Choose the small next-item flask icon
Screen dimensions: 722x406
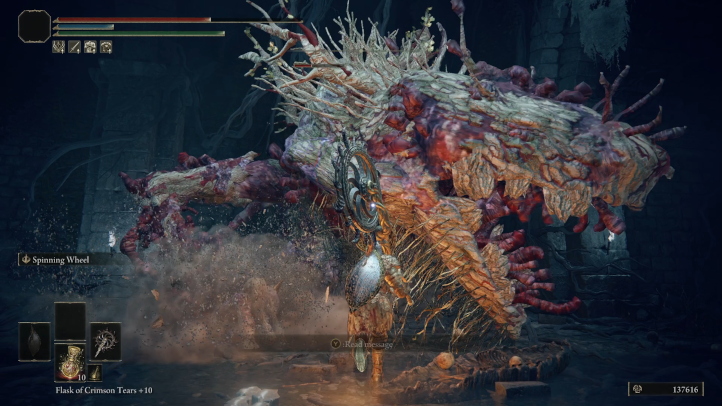pyautogui.click(x=95, y=373)
